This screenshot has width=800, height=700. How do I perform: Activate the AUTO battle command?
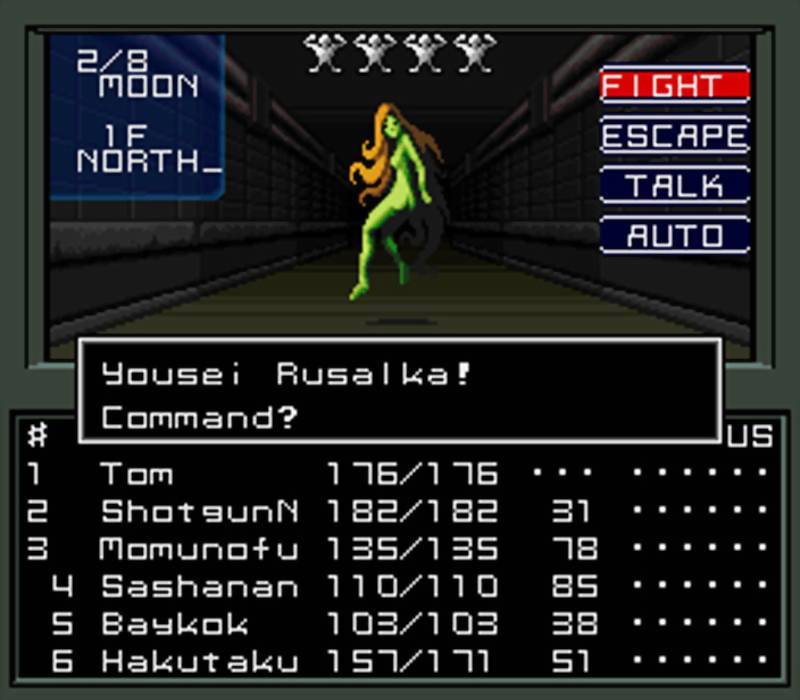674,235
